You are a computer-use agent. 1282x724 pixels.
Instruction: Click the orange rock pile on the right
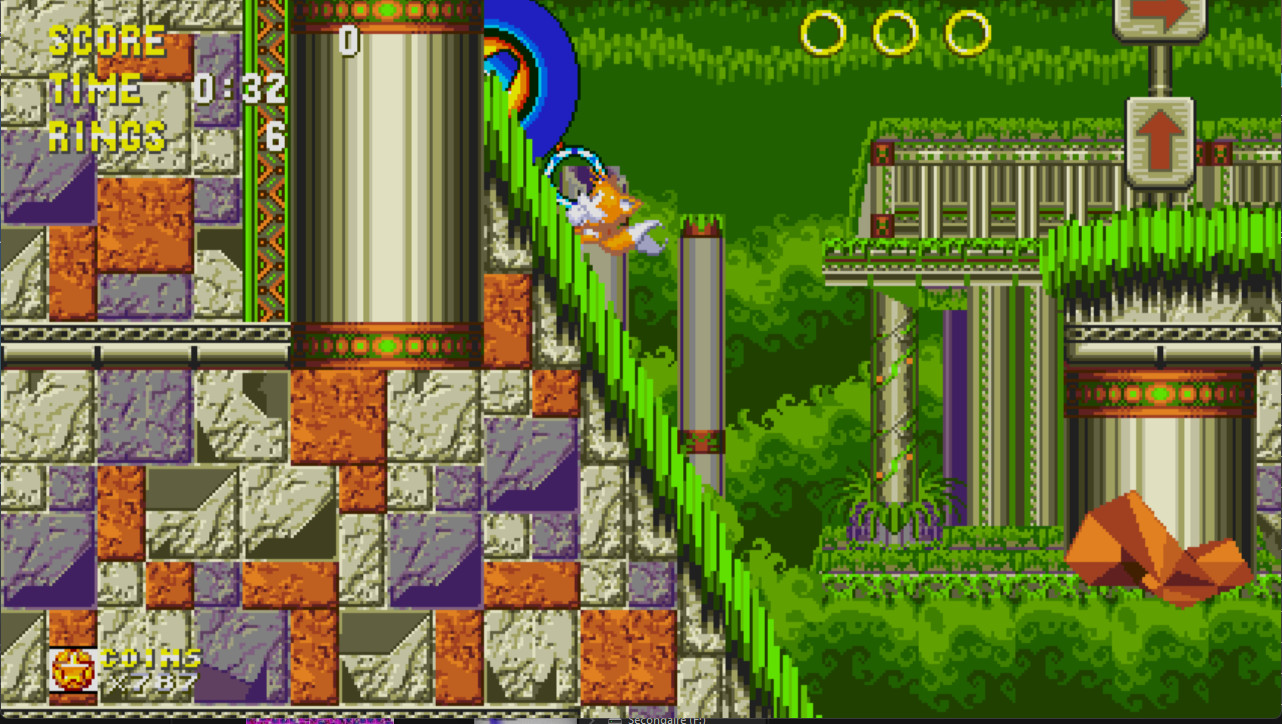click(x=1140, y=545)
